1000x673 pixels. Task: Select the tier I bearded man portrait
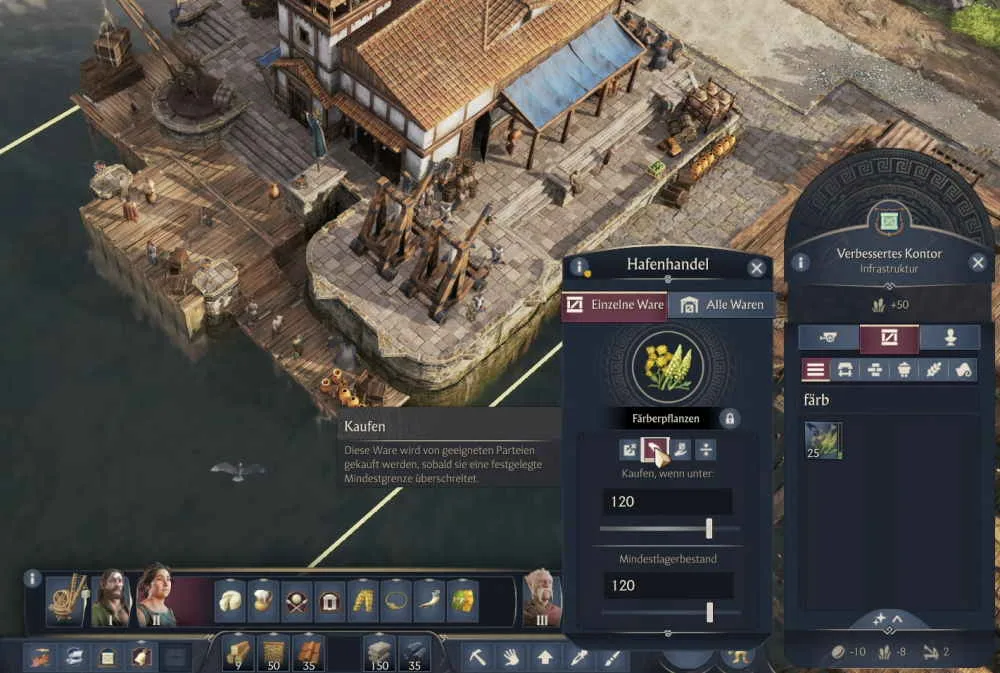coord(110,599)
